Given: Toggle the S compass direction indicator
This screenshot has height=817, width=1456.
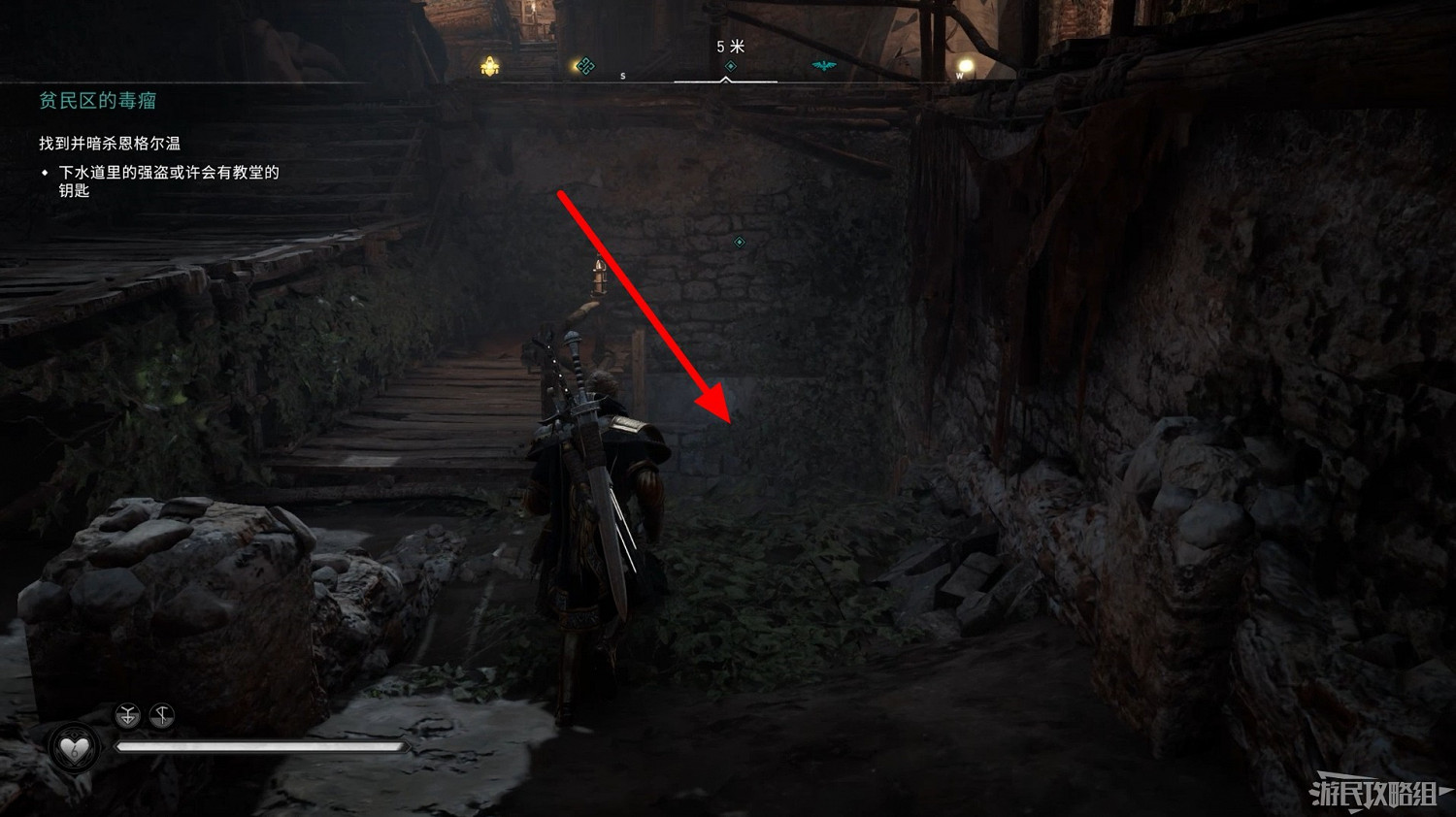Looking at the screenshot, I should click(x=622, y=76).
